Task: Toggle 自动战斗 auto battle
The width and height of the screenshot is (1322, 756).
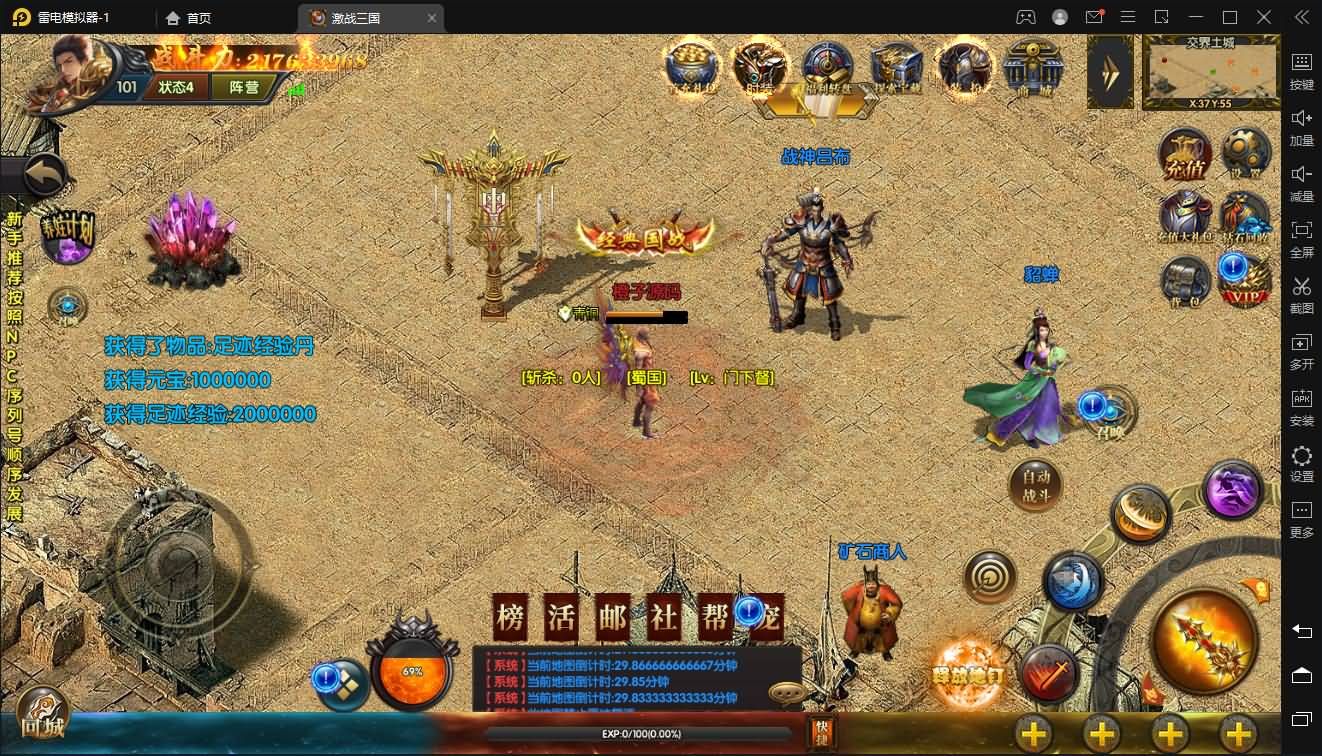Action: (1034, 486)
